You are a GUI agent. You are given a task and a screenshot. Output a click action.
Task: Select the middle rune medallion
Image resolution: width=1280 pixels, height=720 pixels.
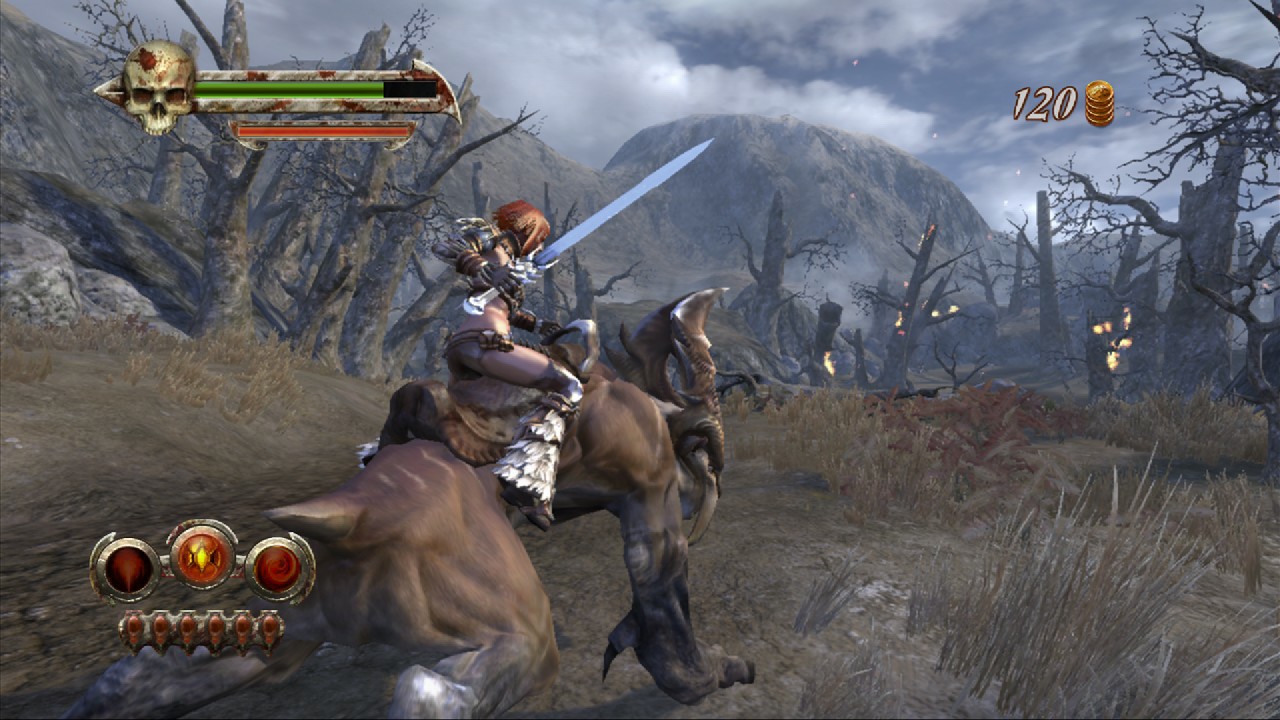pyautogui.click(x=189, y=629)
